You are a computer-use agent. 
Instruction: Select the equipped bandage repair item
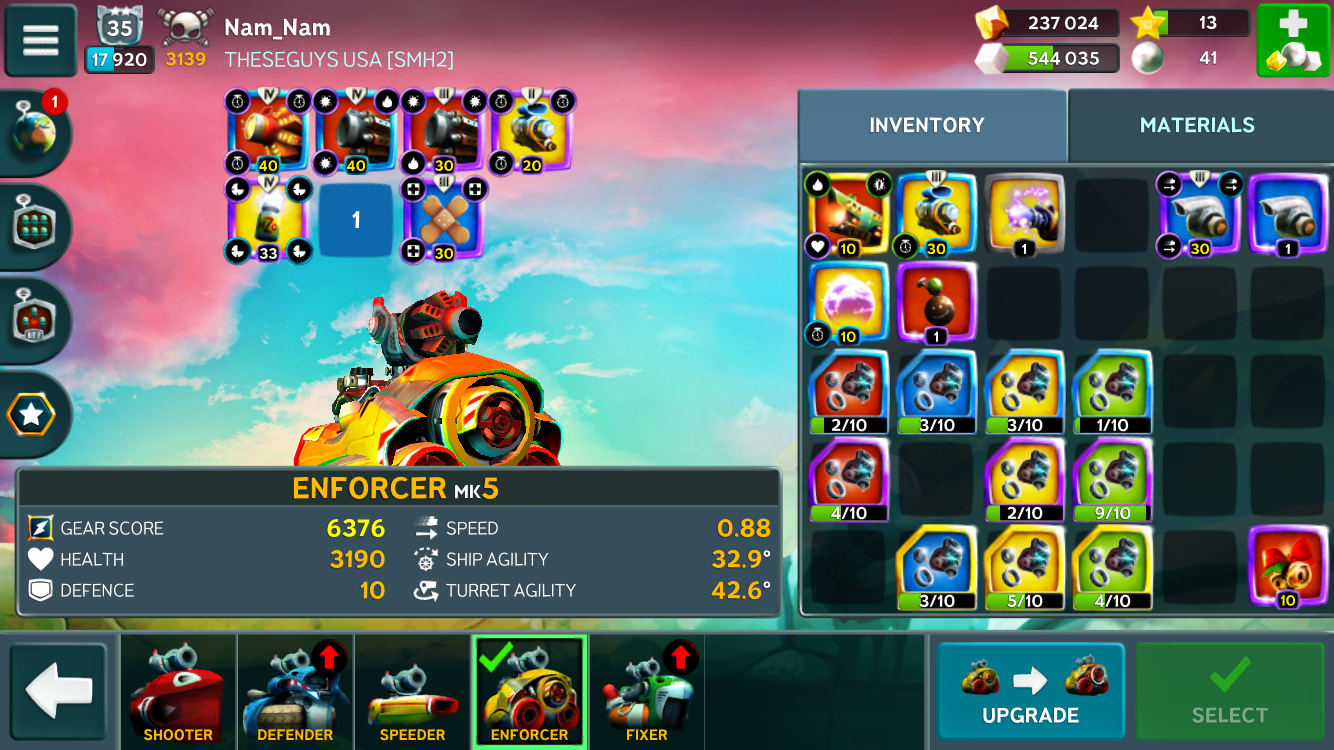click(x=443, y=219)
